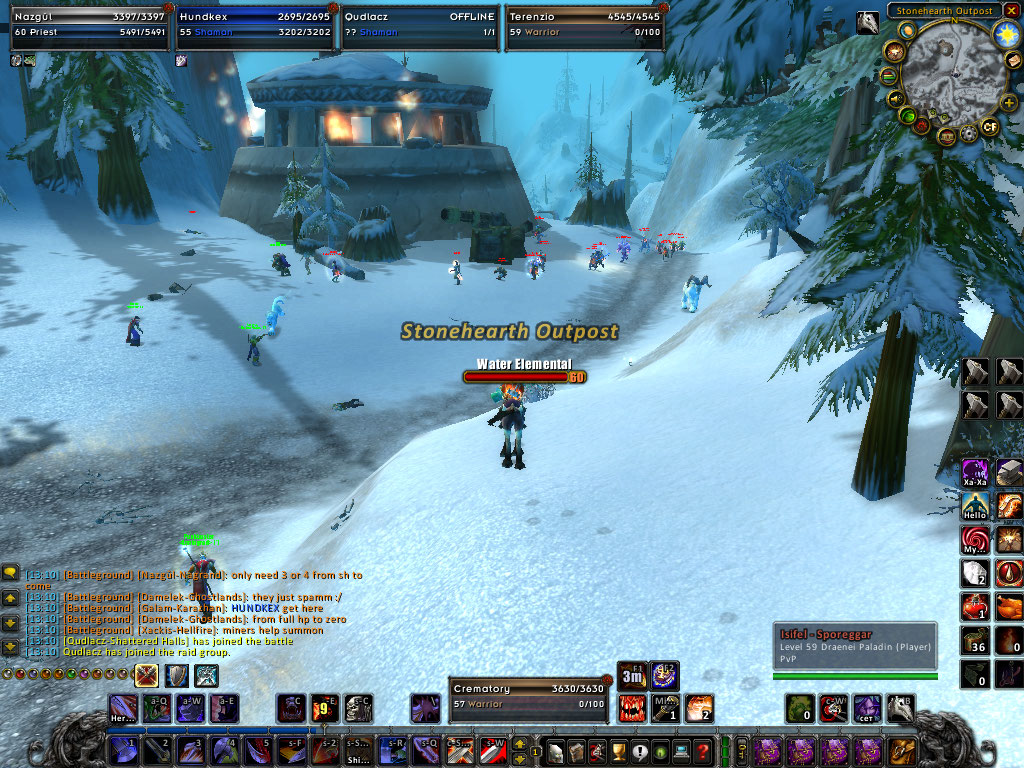Open the red question mark help button
This screenshot has height=768, width=1024.
703,751
